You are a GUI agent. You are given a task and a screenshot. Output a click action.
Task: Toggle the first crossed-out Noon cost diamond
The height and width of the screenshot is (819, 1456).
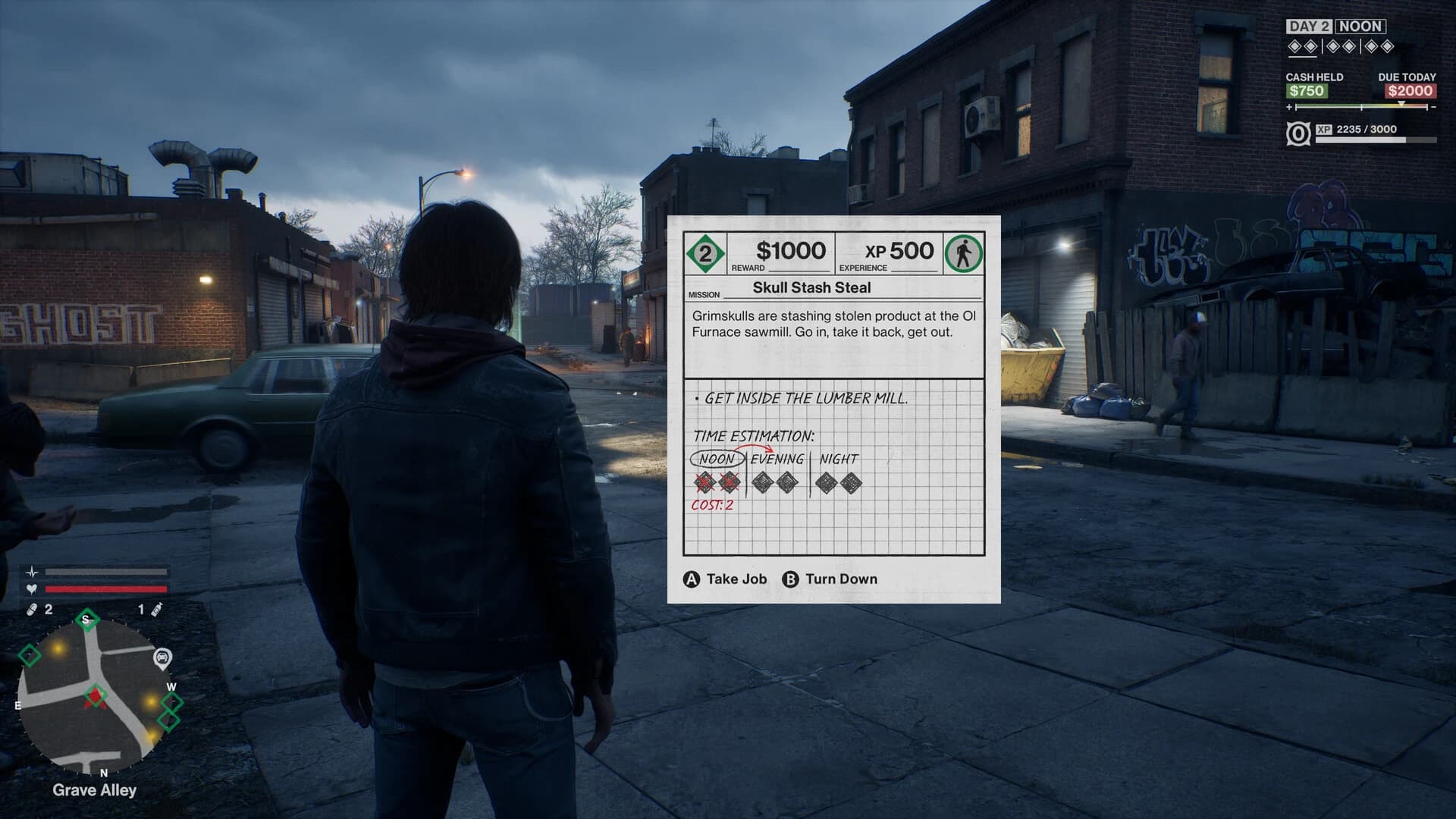(x=704, y=483)
